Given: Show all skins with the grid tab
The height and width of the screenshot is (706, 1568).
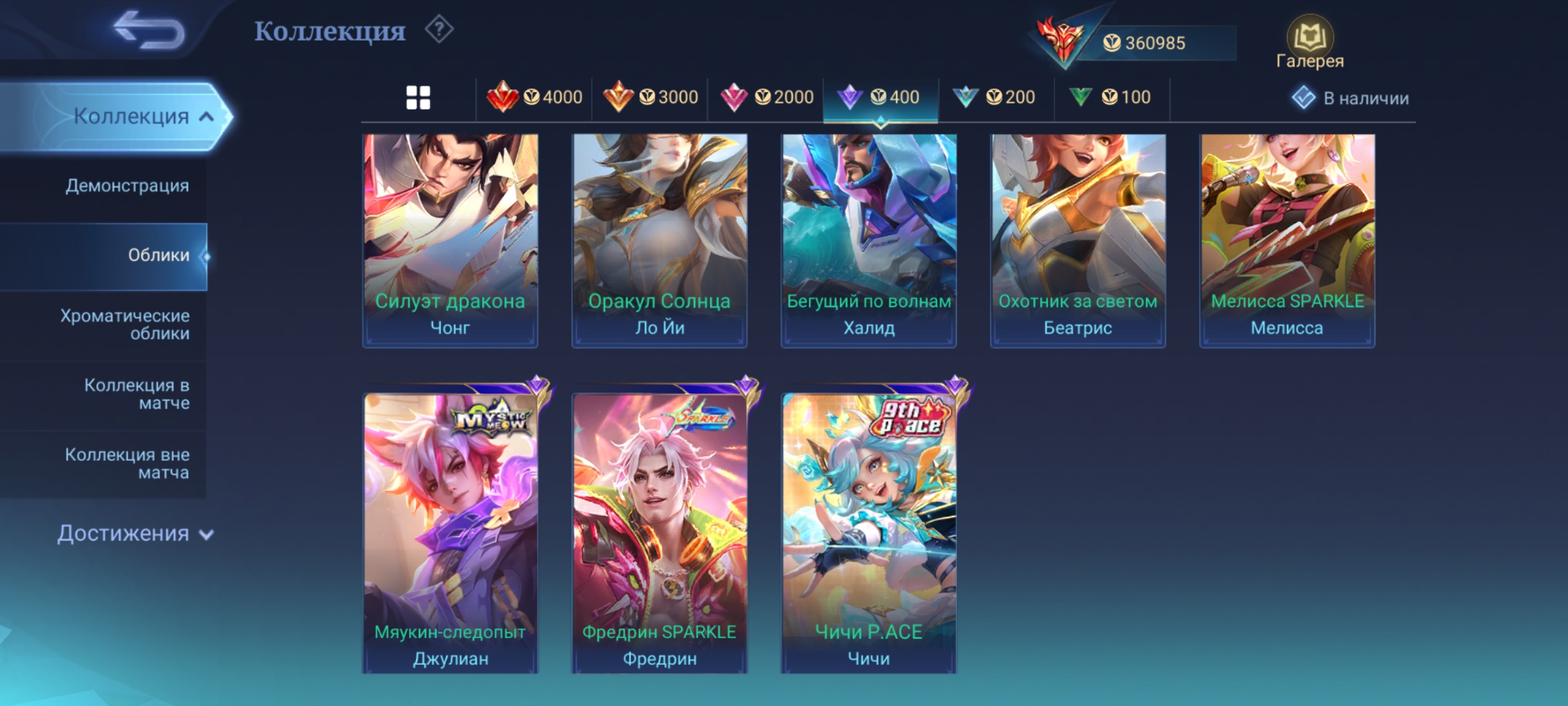Looking at the screenshot, I should point(418,98).
